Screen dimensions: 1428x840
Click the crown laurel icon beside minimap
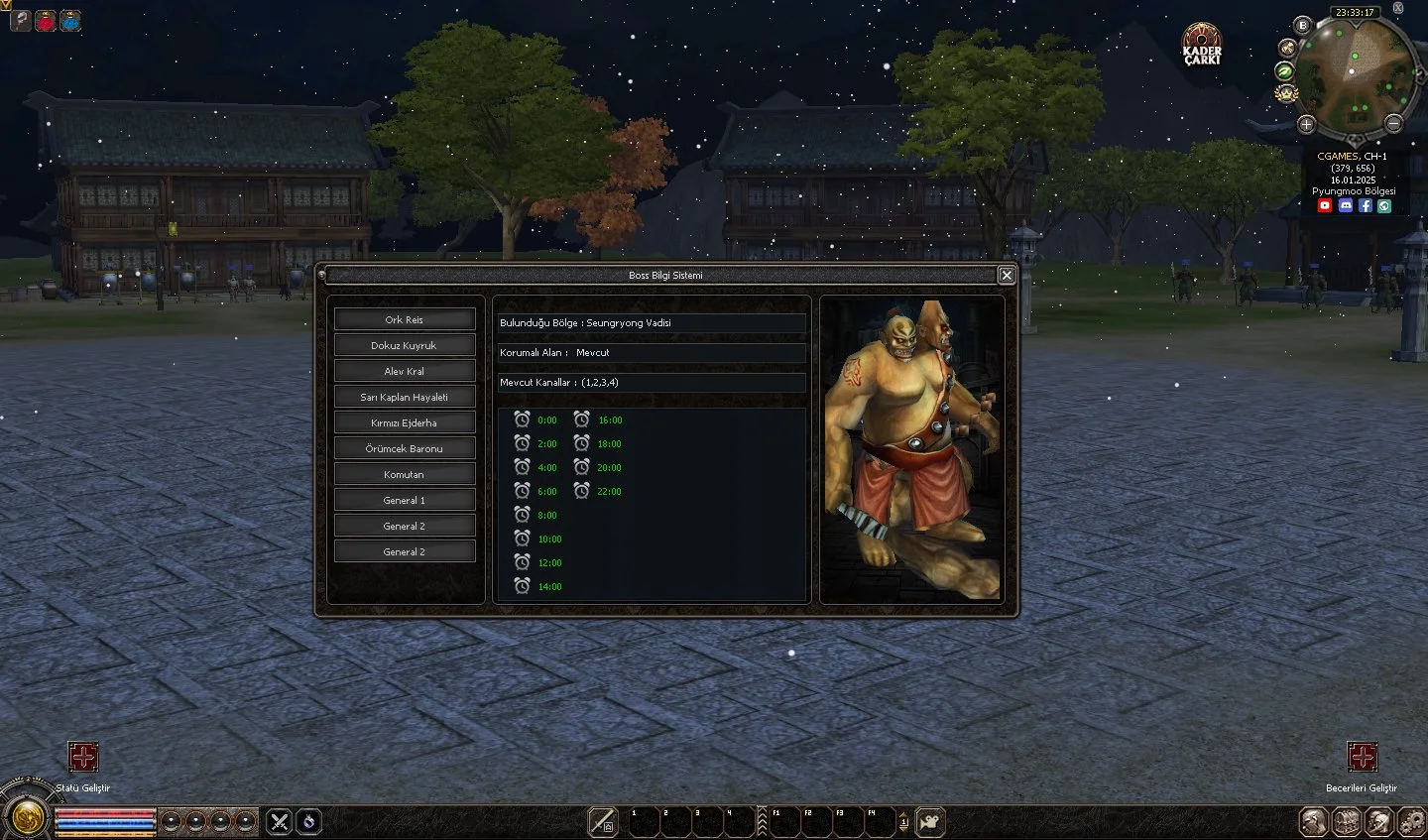1286,93
